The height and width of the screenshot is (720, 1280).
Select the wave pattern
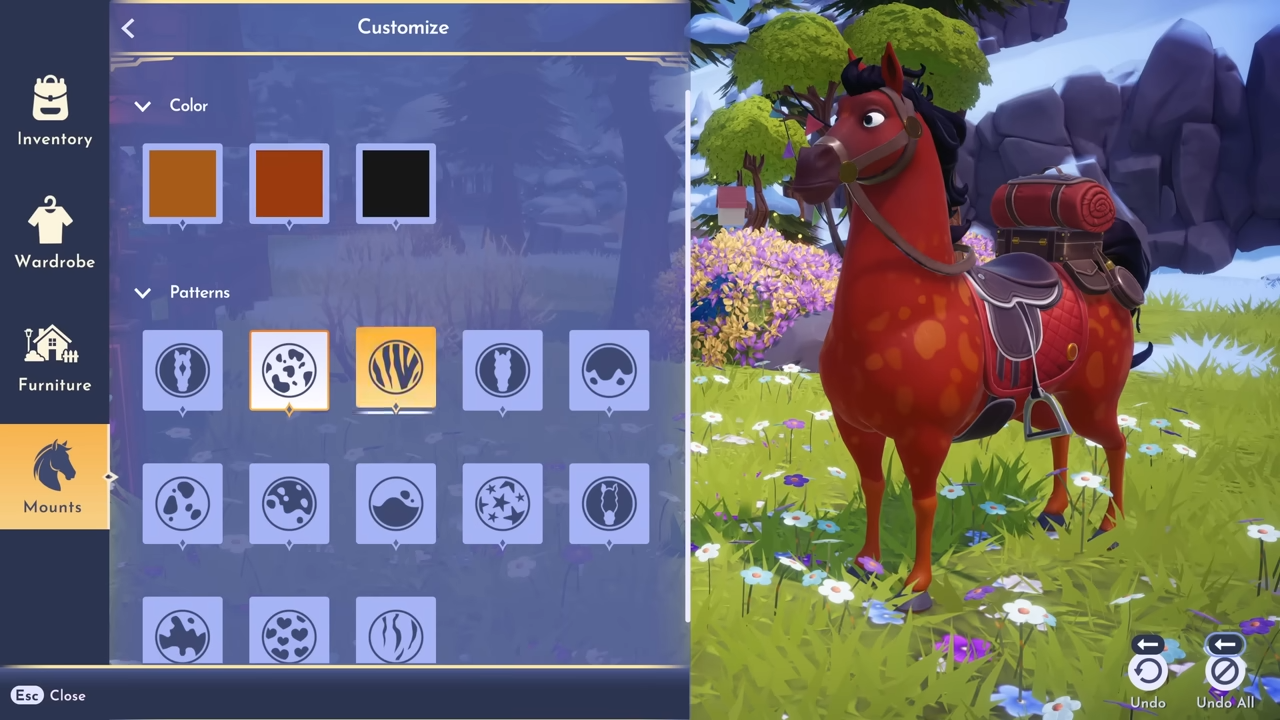(396, 504)
